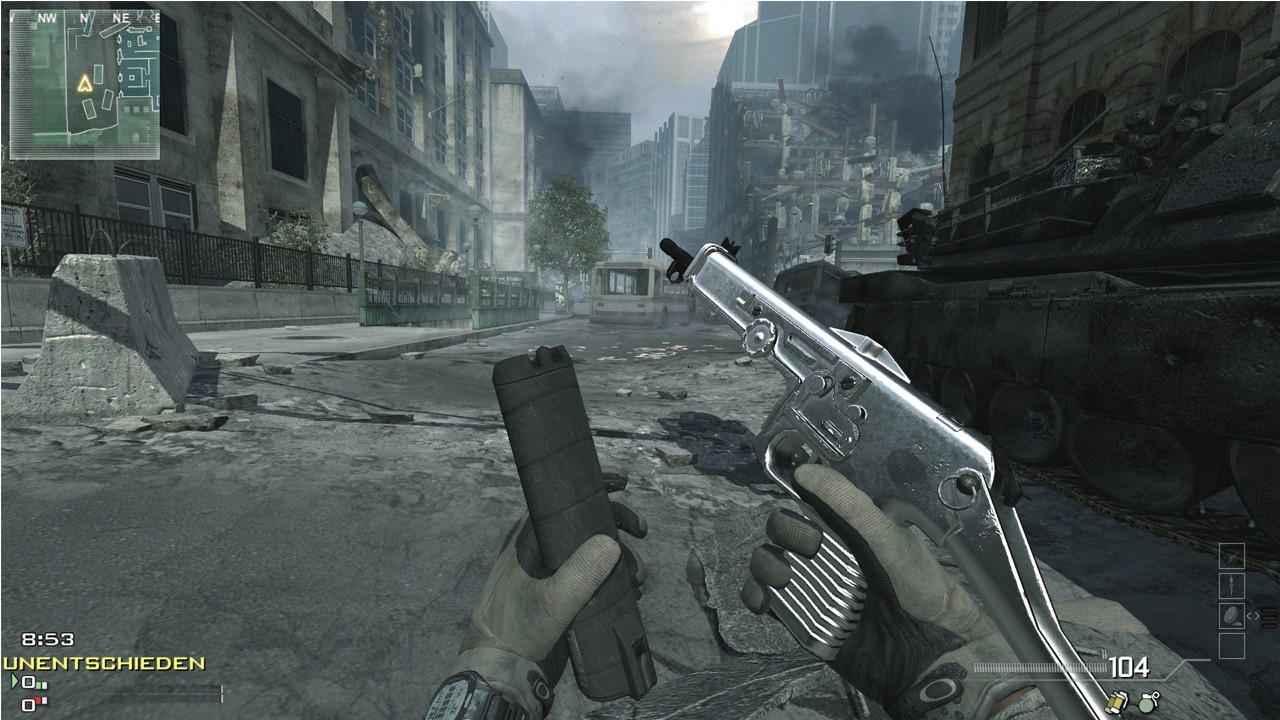Image resolution: width=1280 pixels, height=720 pixels.
Task: Open the left killstreak cycle chevron
Action: coord(1249,615)
